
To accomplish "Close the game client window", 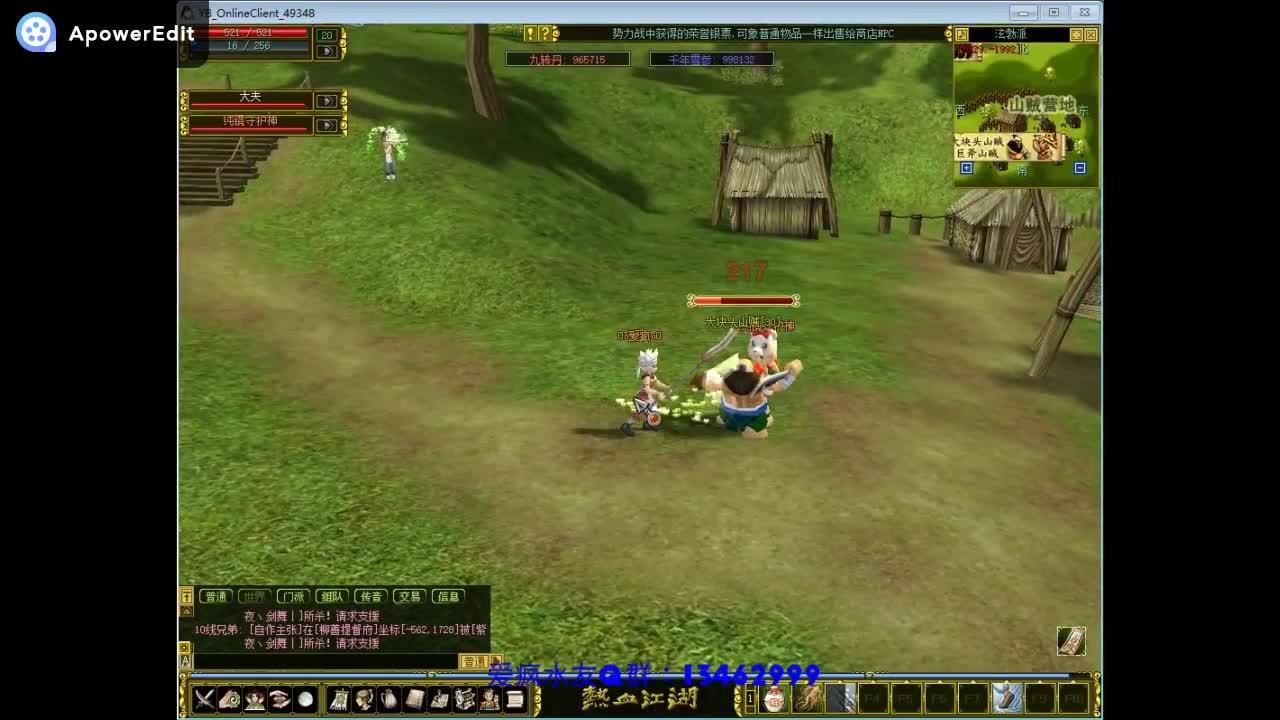I will pyautogui.click(x=1084, y=13).
